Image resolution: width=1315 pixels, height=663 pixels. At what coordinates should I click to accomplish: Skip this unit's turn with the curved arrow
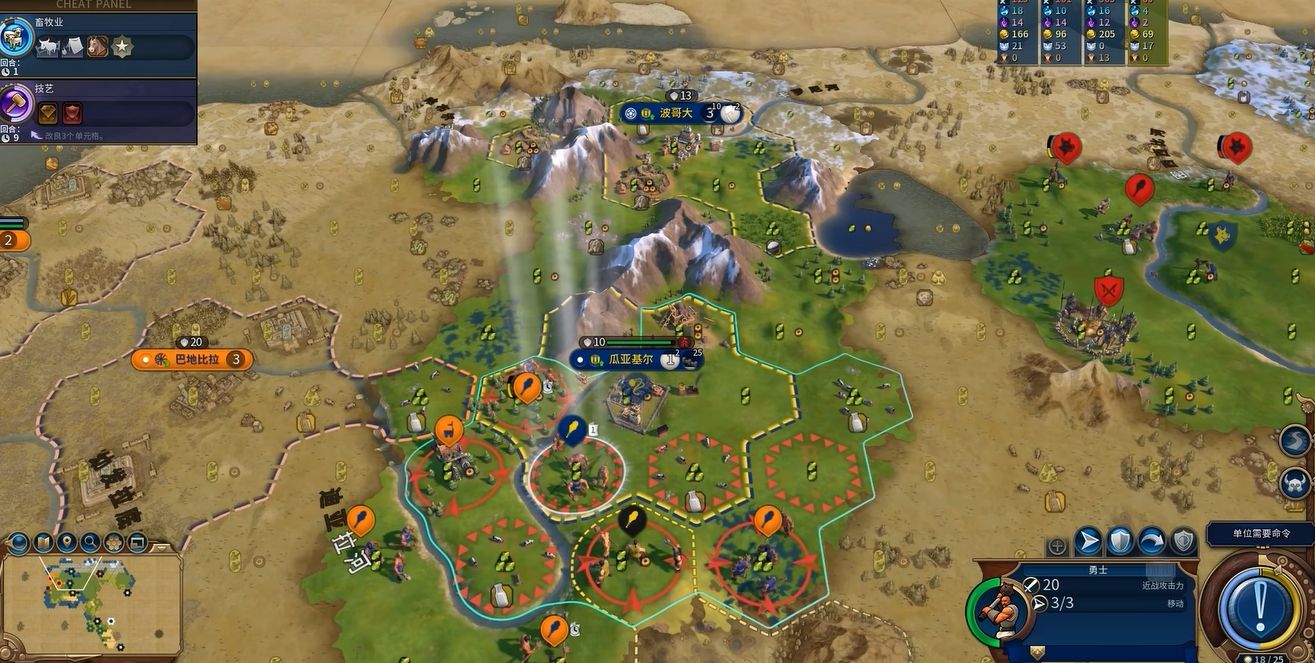tap(1152, 542)
